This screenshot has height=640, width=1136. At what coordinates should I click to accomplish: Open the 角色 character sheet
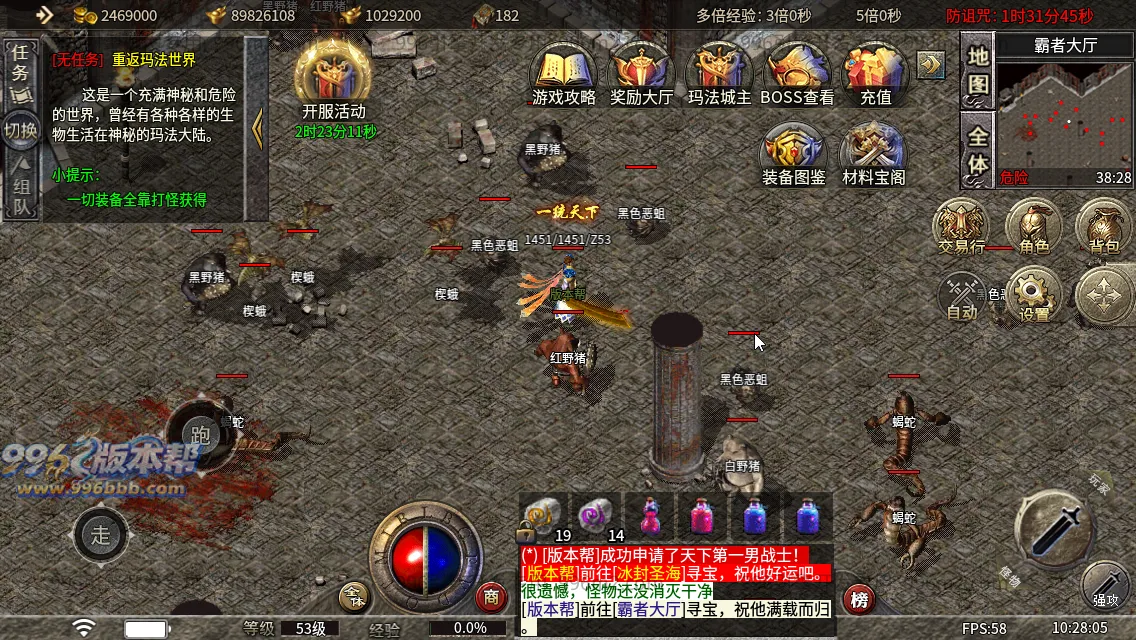[x=1033, y=227]
